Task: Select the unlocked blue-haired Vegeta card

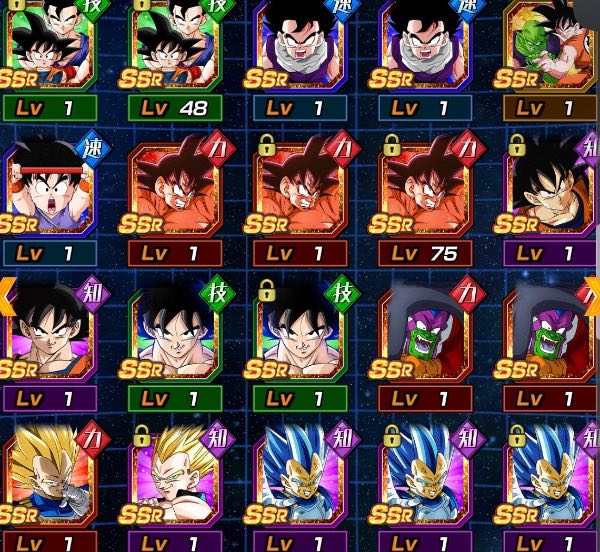Action: click(x=300, y=480)
